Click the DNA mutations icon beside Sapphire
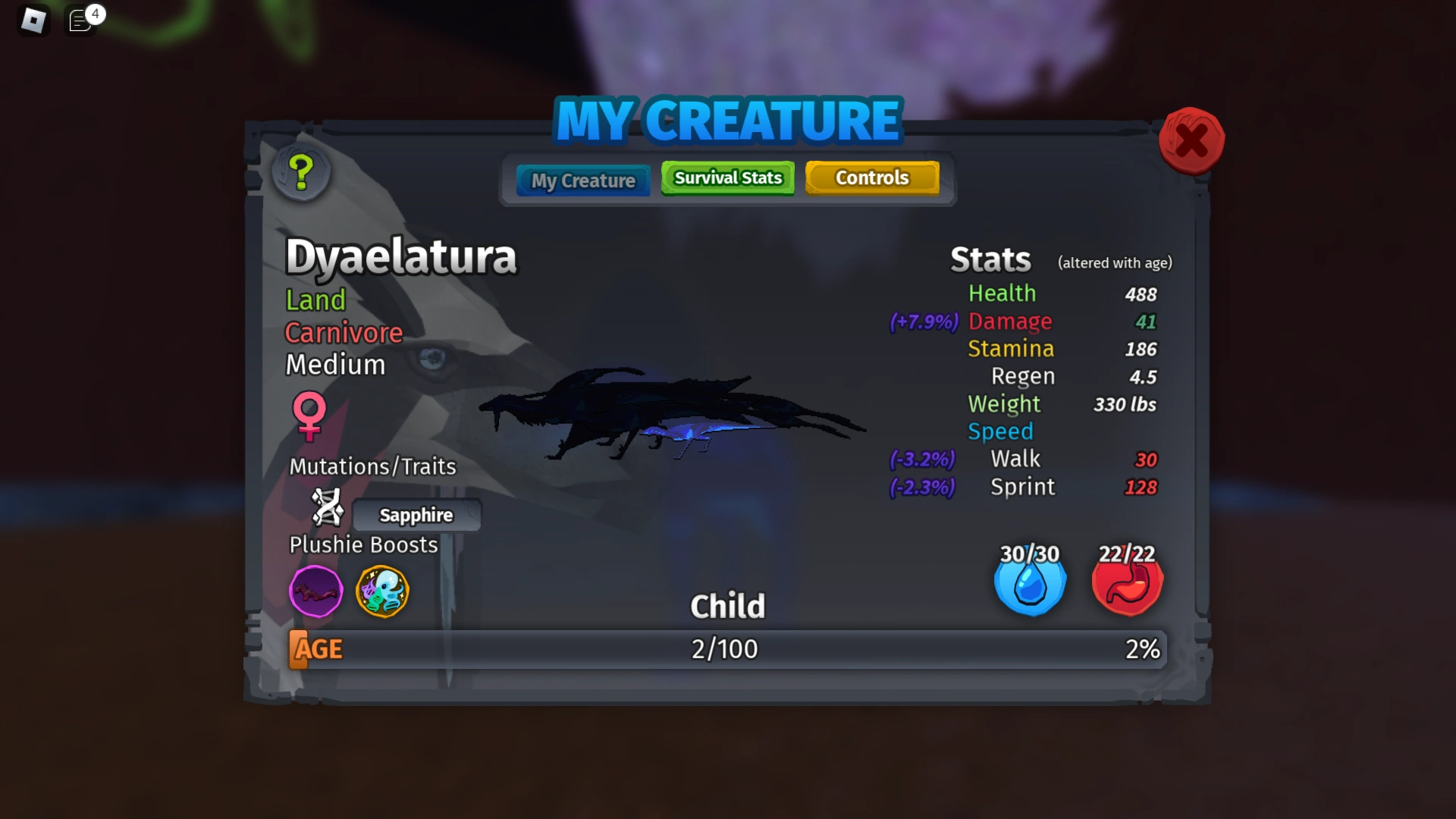 point(328,509)
